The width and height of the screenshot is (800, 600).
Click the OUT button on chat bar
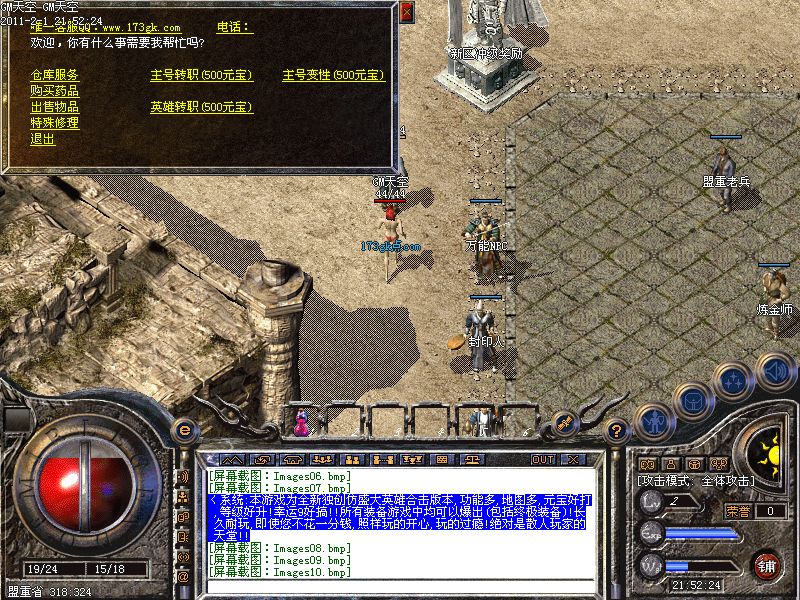point(543,460)
